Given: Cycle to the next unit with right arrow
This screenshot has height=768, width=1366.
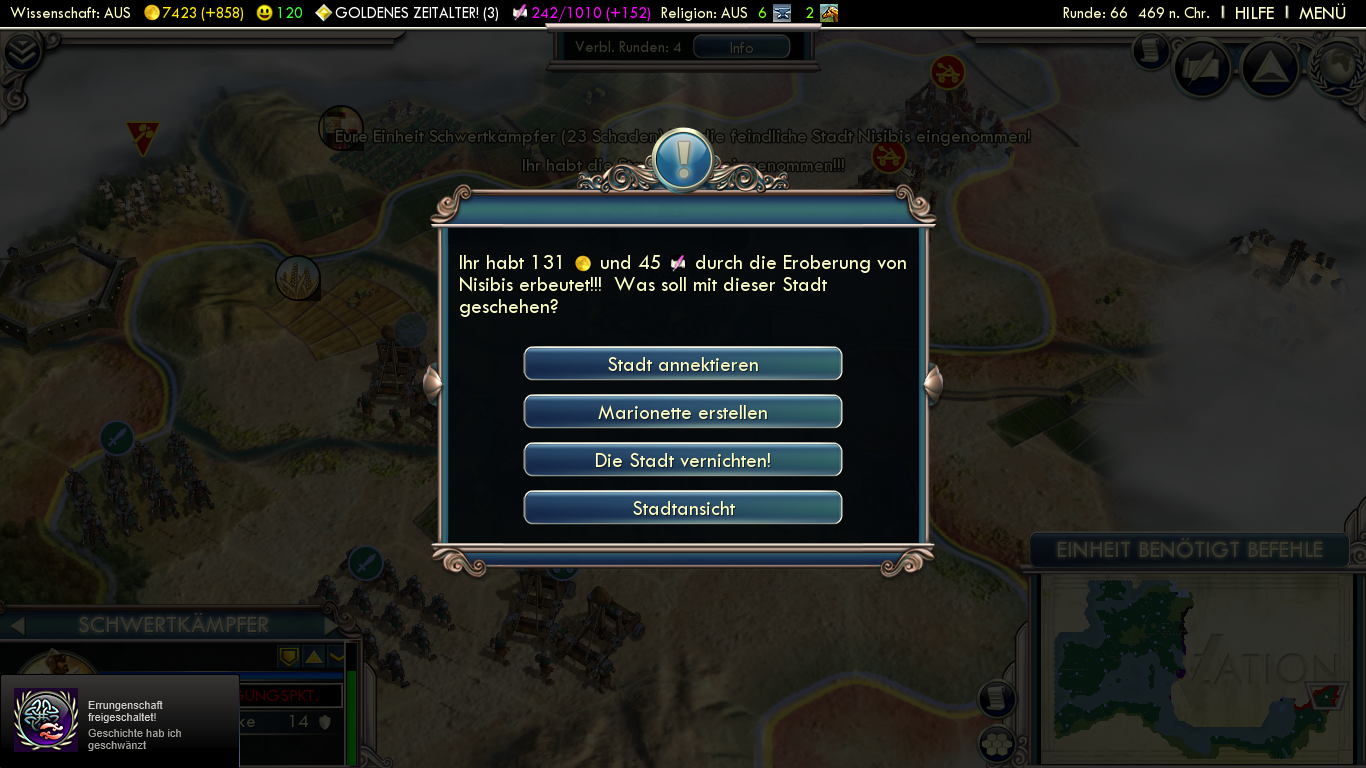Looking at the screenshot, I should 334,626.
